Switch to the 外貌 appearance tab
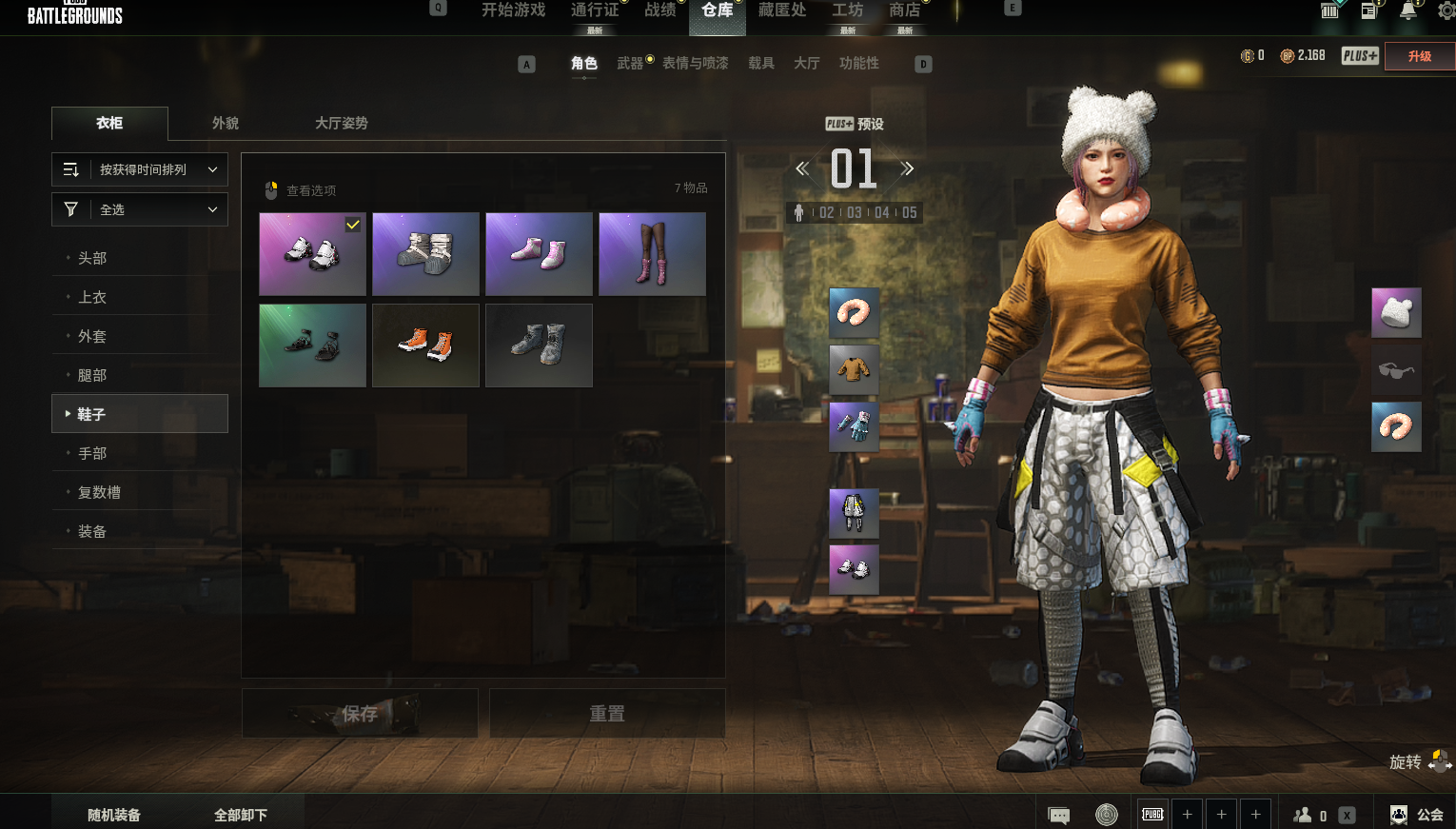 pyautogui.click(x=226, y=124)
